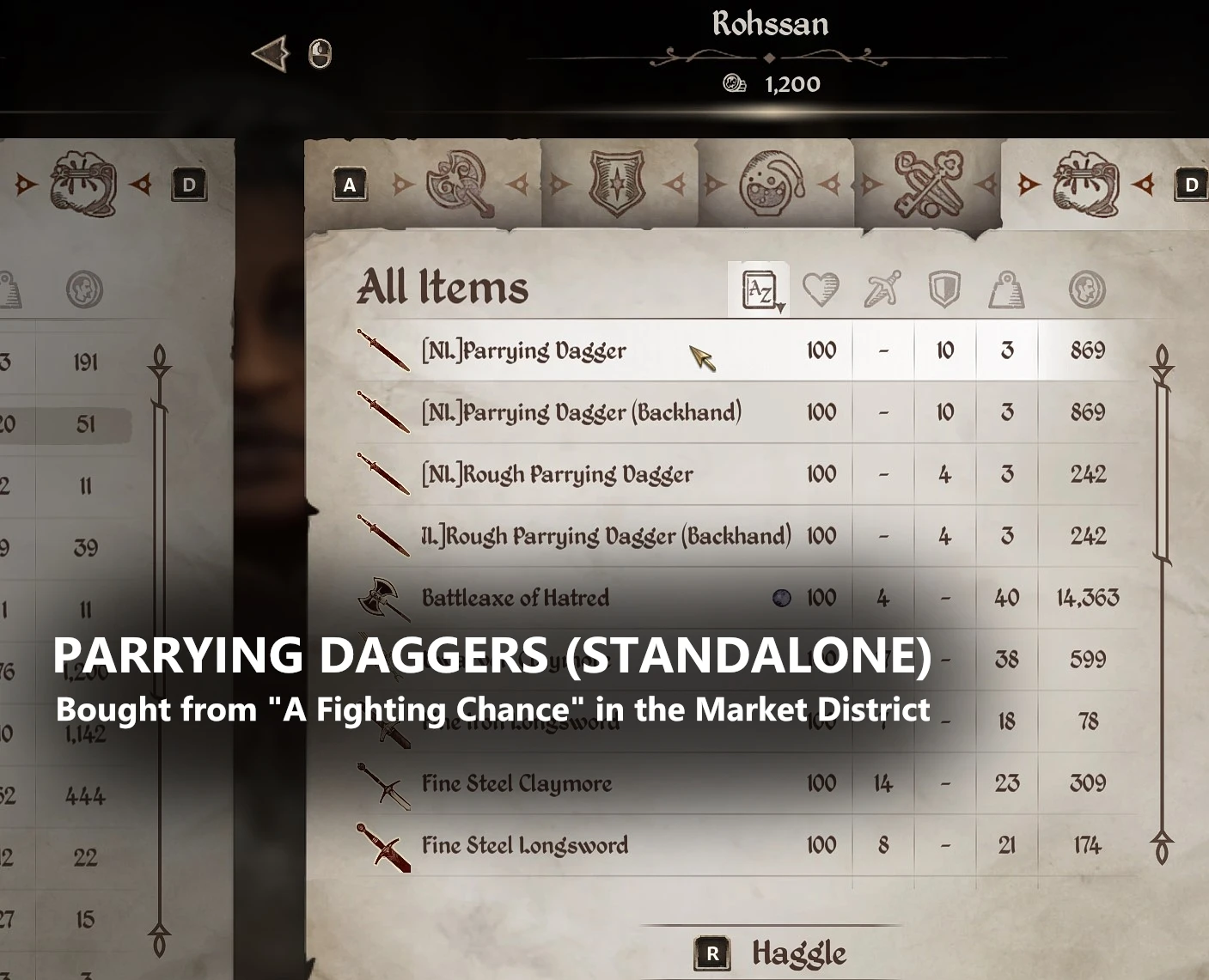Click the Haggle button
Screen dimensions: 1209x980
[x=772, y=953]
